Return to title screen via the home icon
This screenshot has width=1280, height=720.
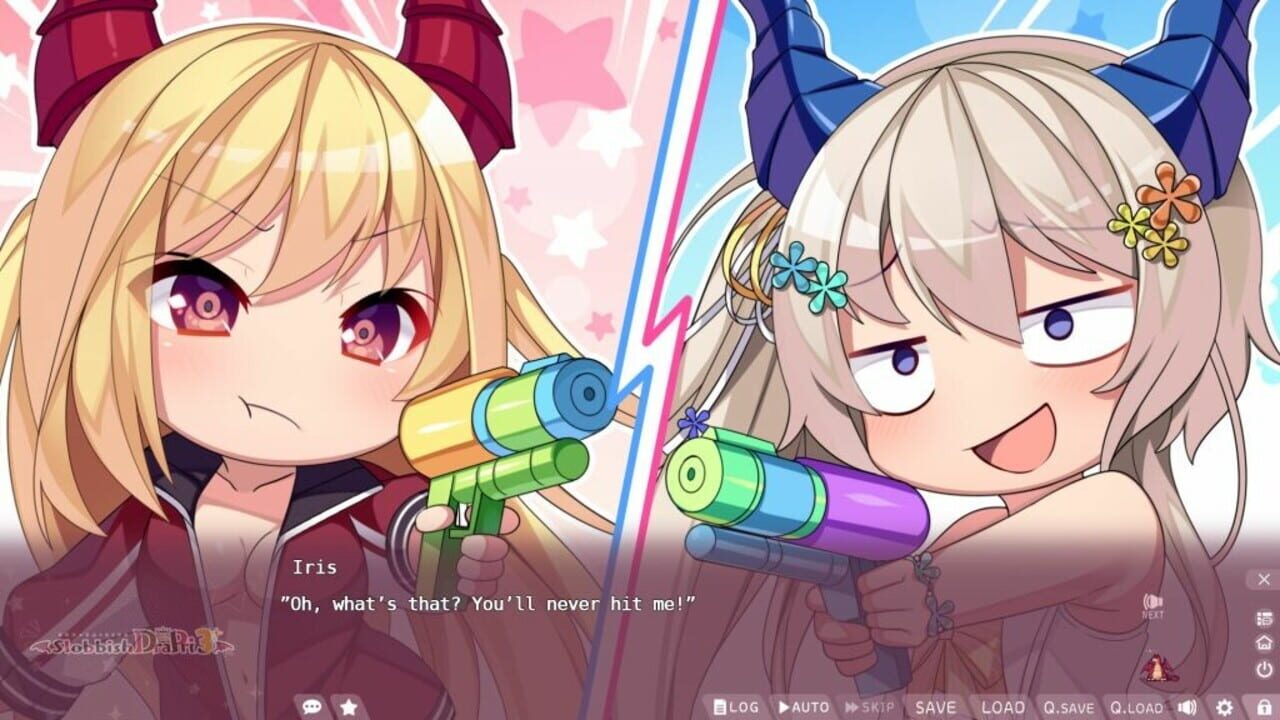[1263, 643]
